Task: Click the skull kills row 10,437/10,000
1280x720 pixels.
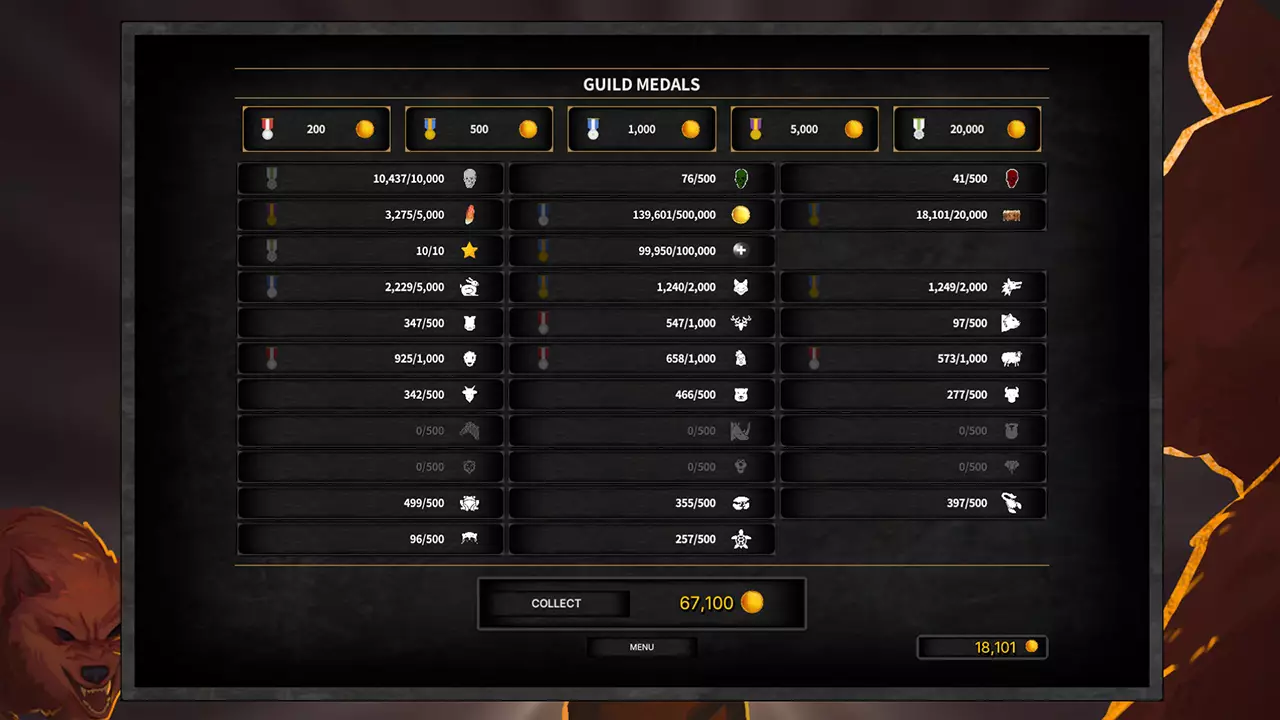Action: 370,179
